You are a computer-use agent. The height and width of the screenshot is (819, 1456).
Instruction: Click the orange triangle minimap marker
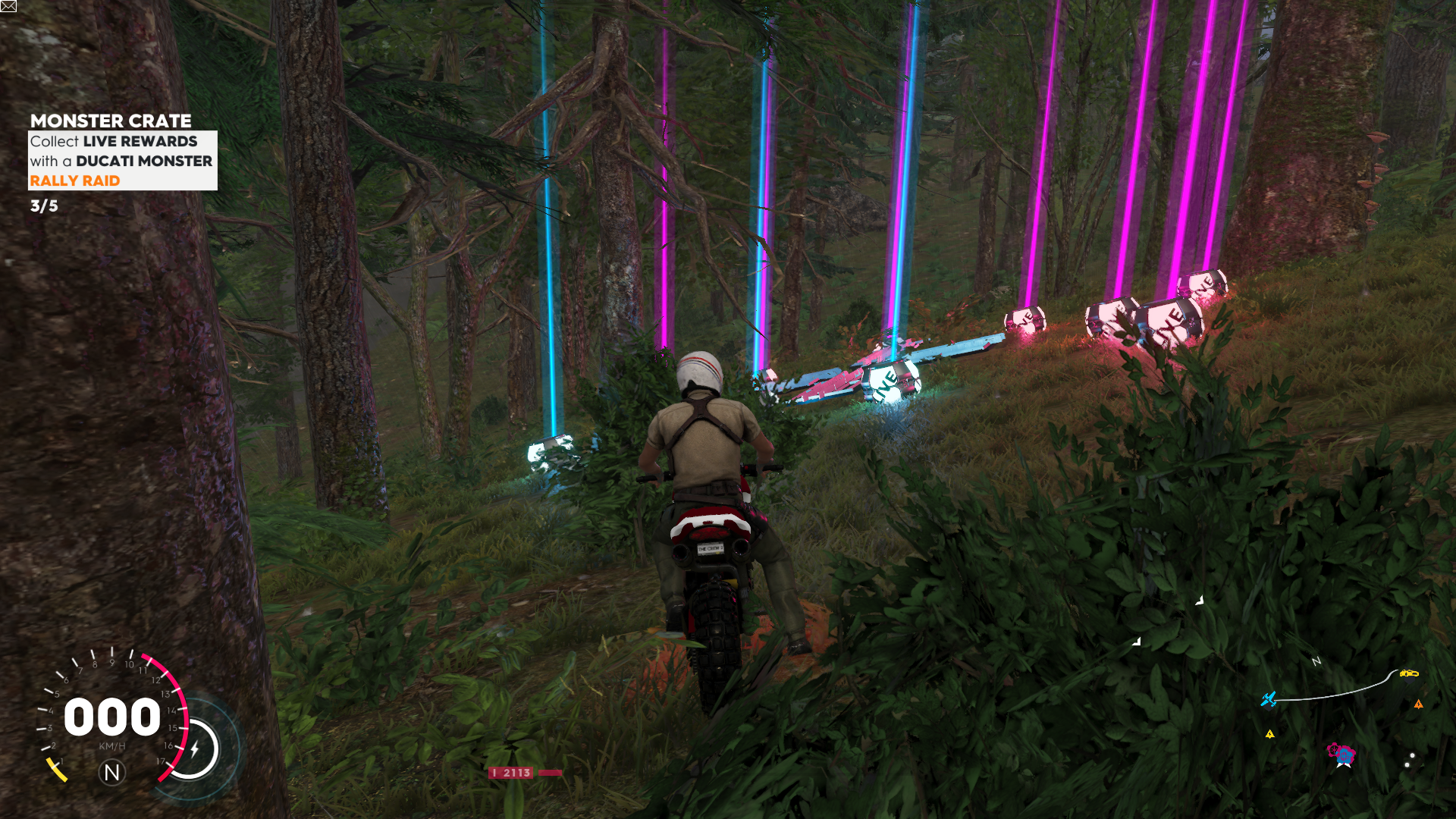click(1418, 704)
